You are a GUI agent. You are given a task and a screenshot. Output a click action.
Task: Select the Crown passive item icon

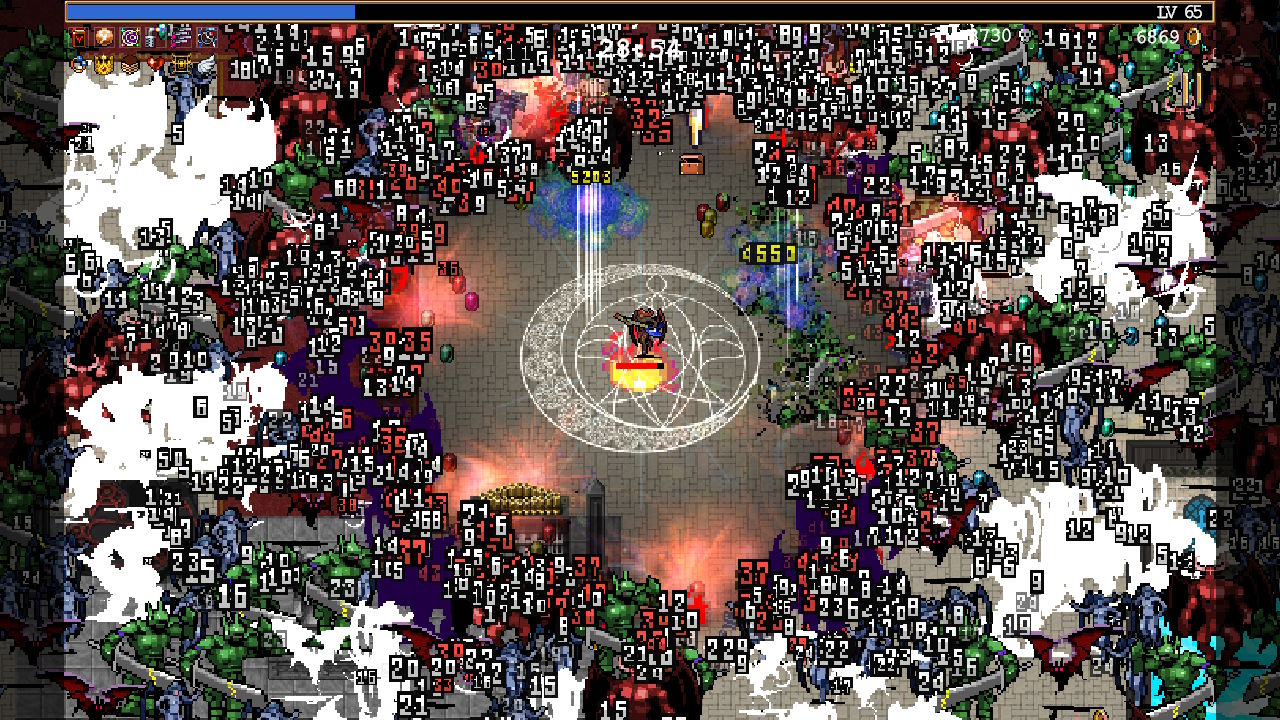point(104,65)
